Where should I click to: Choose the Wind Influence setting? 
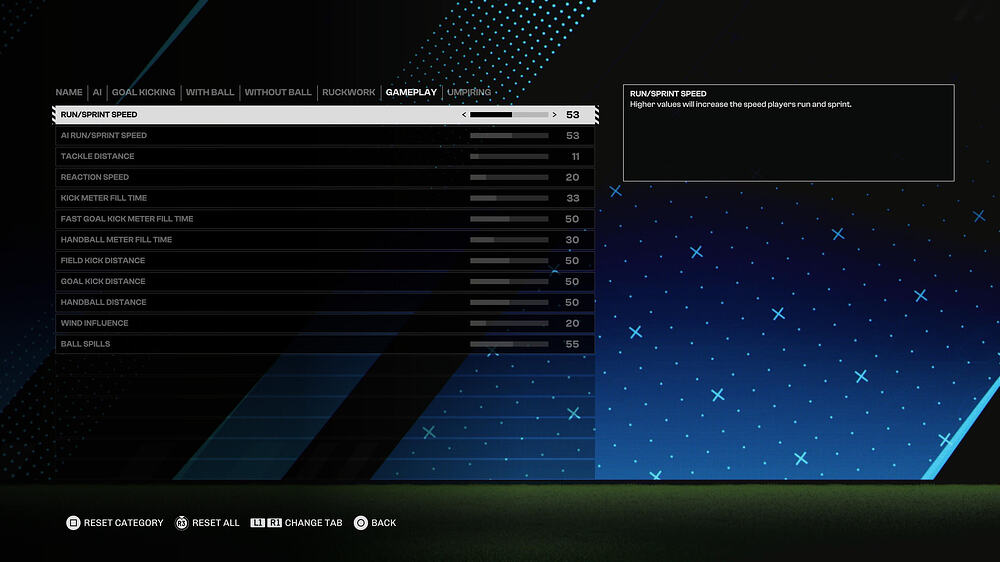[x=324, y=324]
